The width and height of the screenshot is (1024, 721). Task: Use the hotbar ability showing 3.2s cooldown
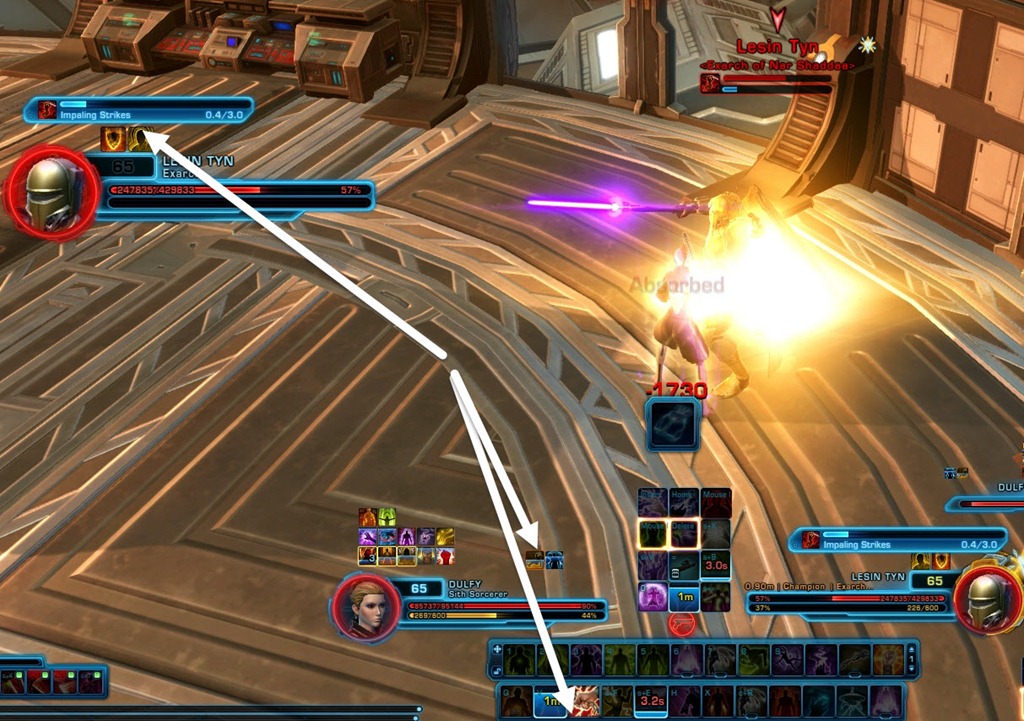point(651,701)
